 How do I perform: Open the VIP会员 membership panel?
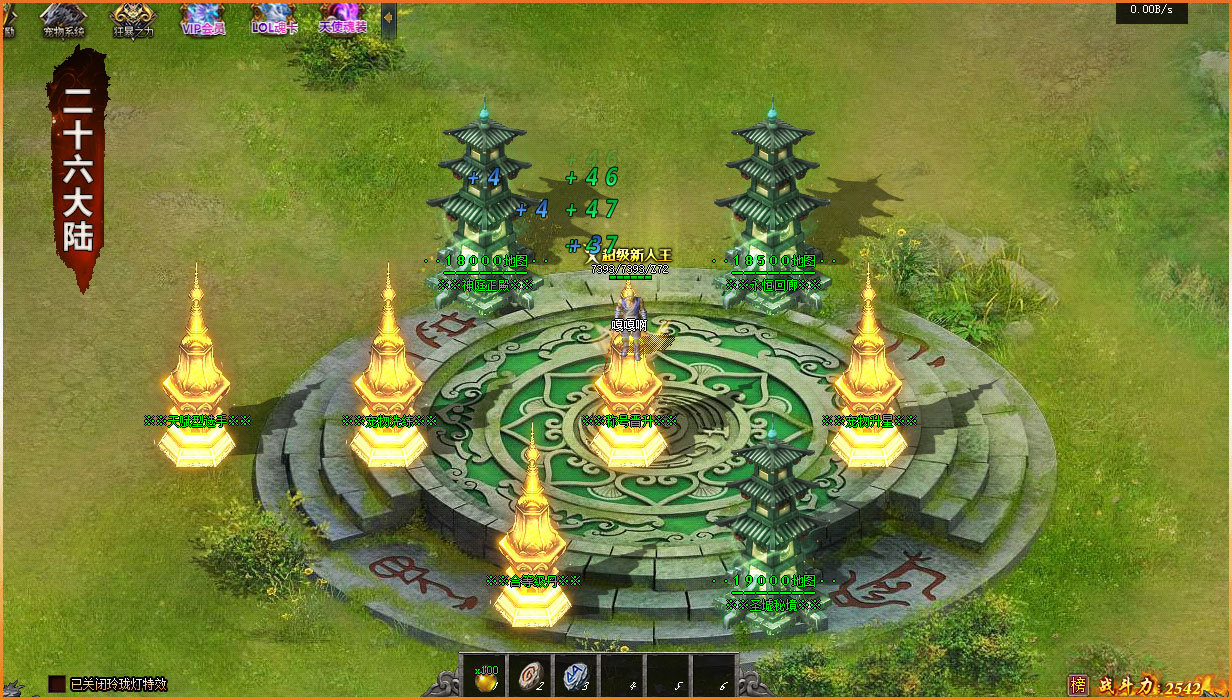coord(203,19)
